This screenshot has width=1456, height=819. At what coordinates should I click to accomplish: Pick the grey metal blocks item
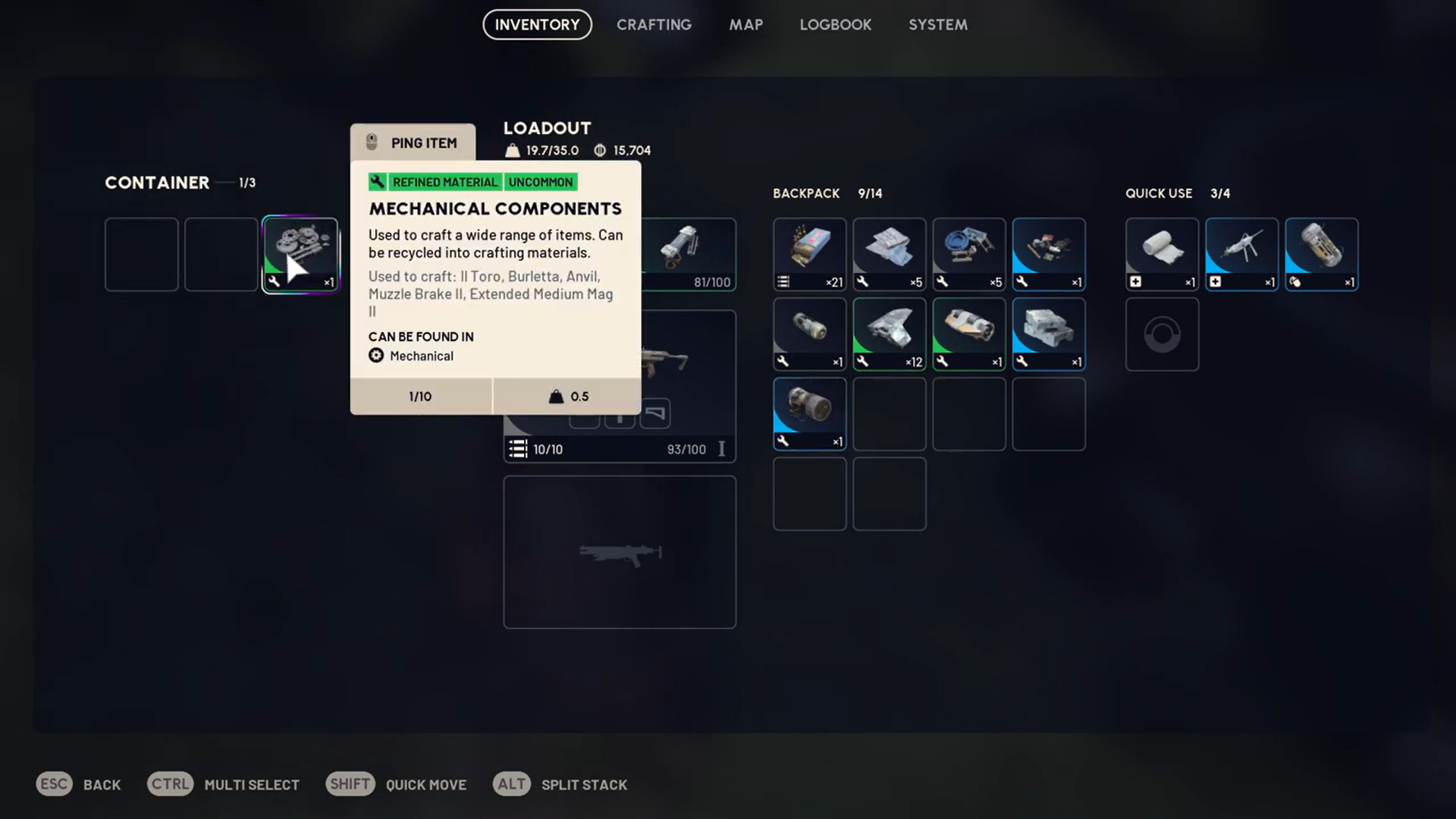pos(1048,334)
